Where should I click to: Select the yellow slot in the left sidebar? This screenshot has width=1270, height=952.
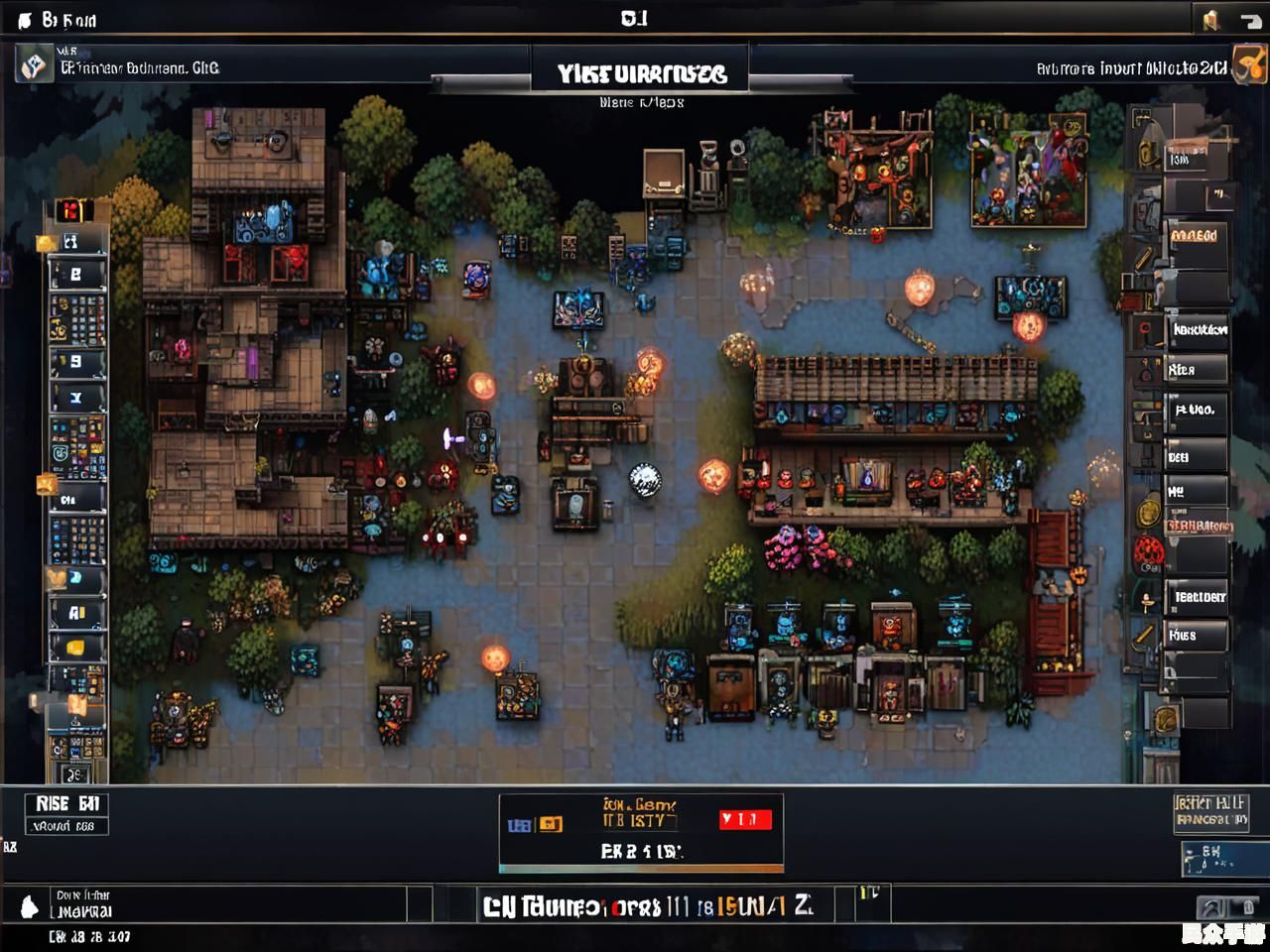point(75,648)
